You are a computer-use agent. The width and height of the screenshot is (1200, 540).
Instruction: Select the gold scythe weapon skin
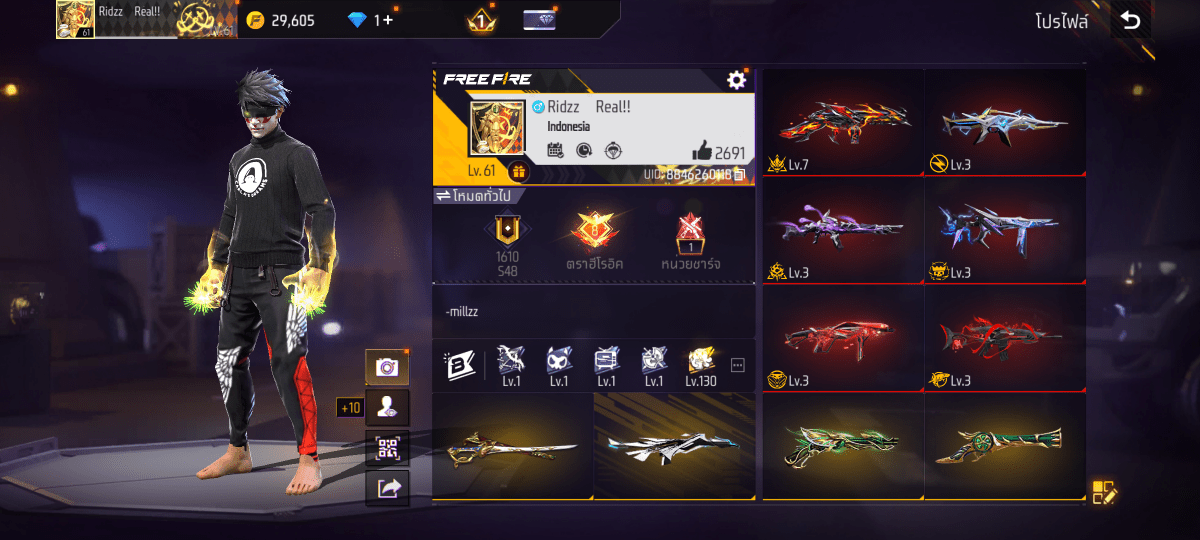512,446
